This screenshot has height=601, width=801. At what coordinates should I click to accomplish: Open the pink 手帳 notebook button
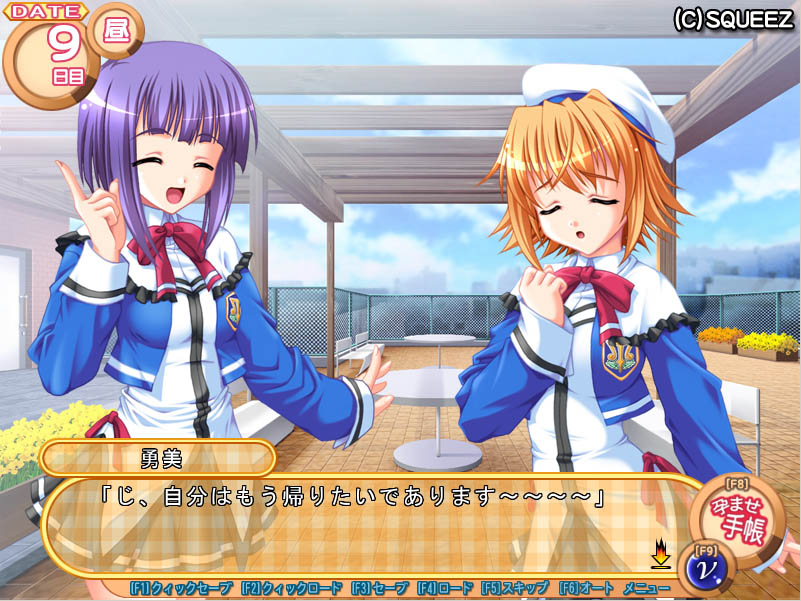pyautogui.click(x=738, y=520)
